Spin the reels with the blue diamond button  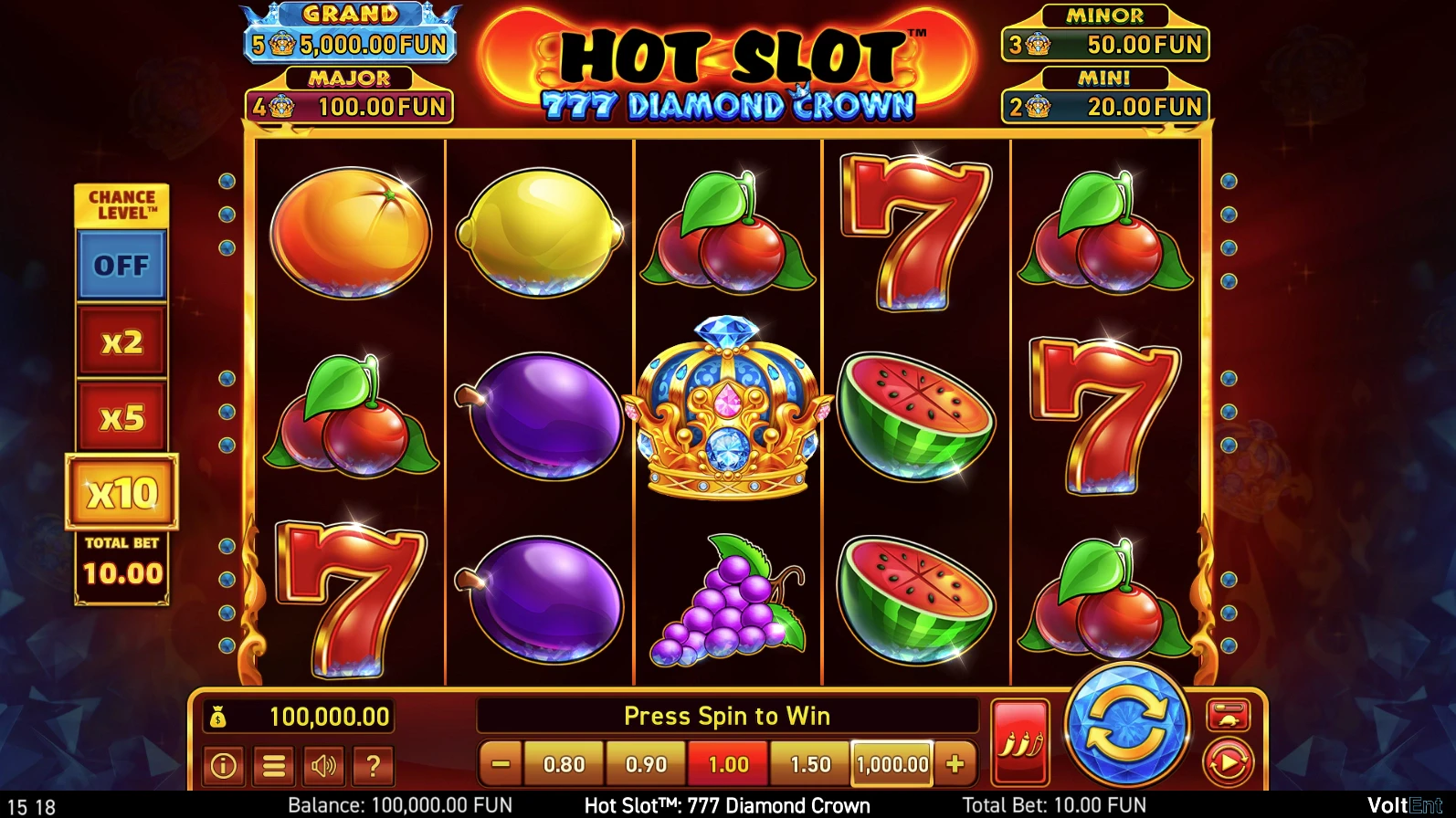pyautogui.click(x=1127, y=727)
